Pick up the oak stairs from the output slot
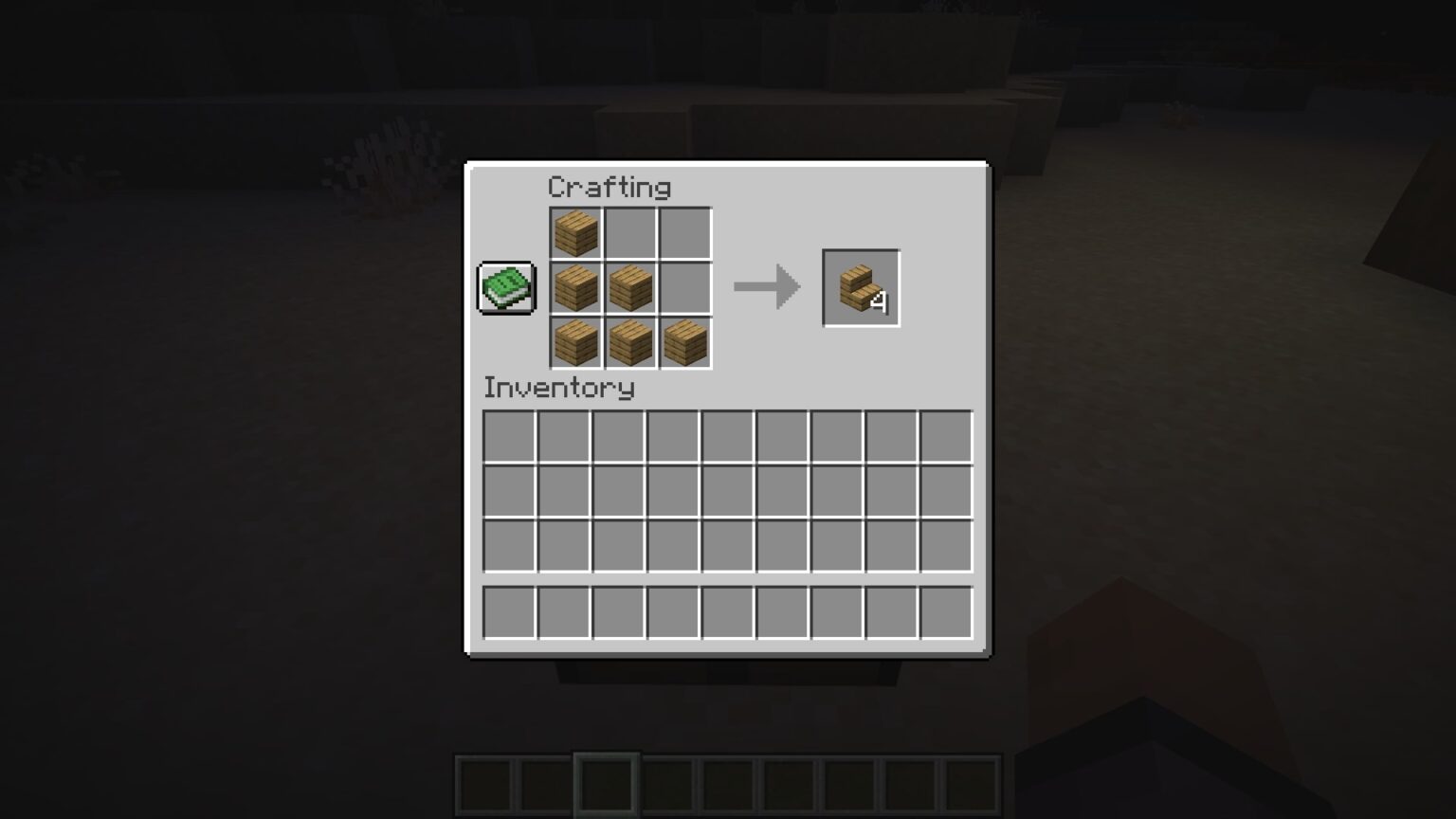Screen dimensions: 1456x819 coord(859,286)
